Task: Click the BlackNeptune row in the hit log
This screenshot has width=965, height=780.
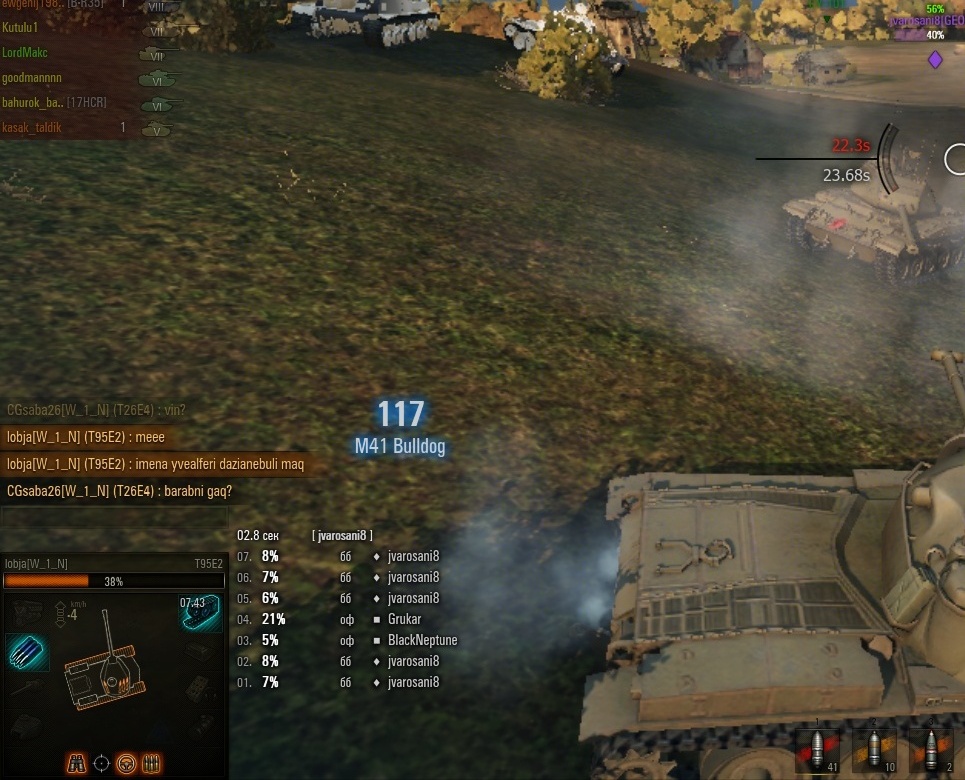Action: point(422,640)
